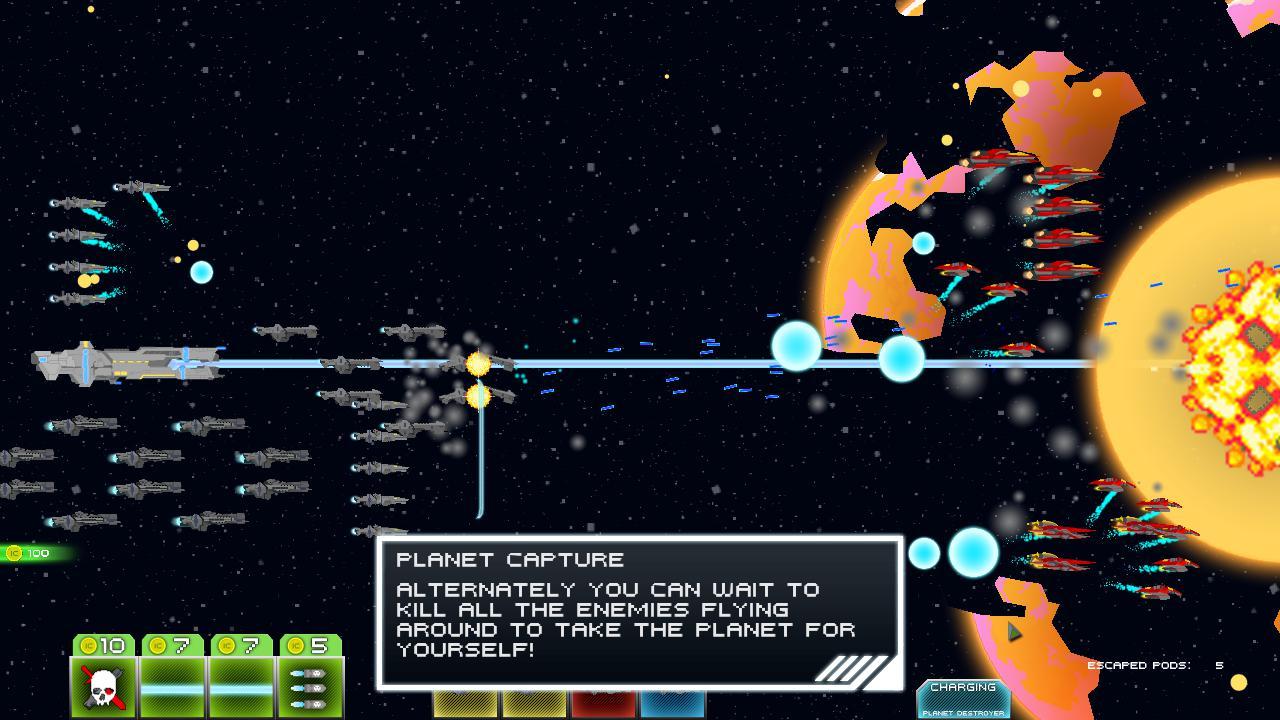Select the red build slot
Image resolution: width=1280 pixels, height=720 pixels.
click(x=603, y=704)
